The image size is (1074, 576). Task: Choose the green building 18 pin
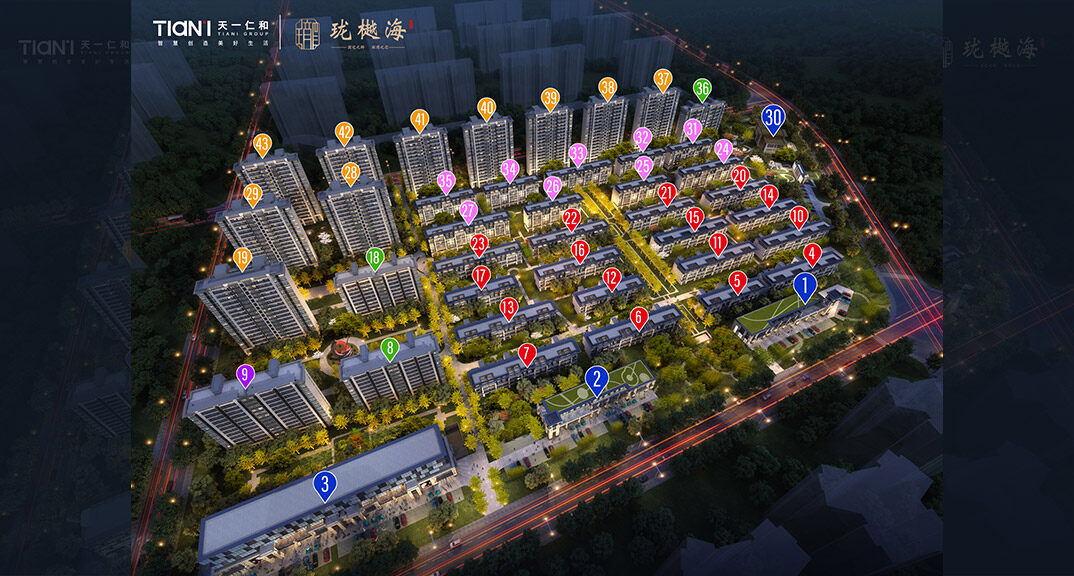click(375, 258)
